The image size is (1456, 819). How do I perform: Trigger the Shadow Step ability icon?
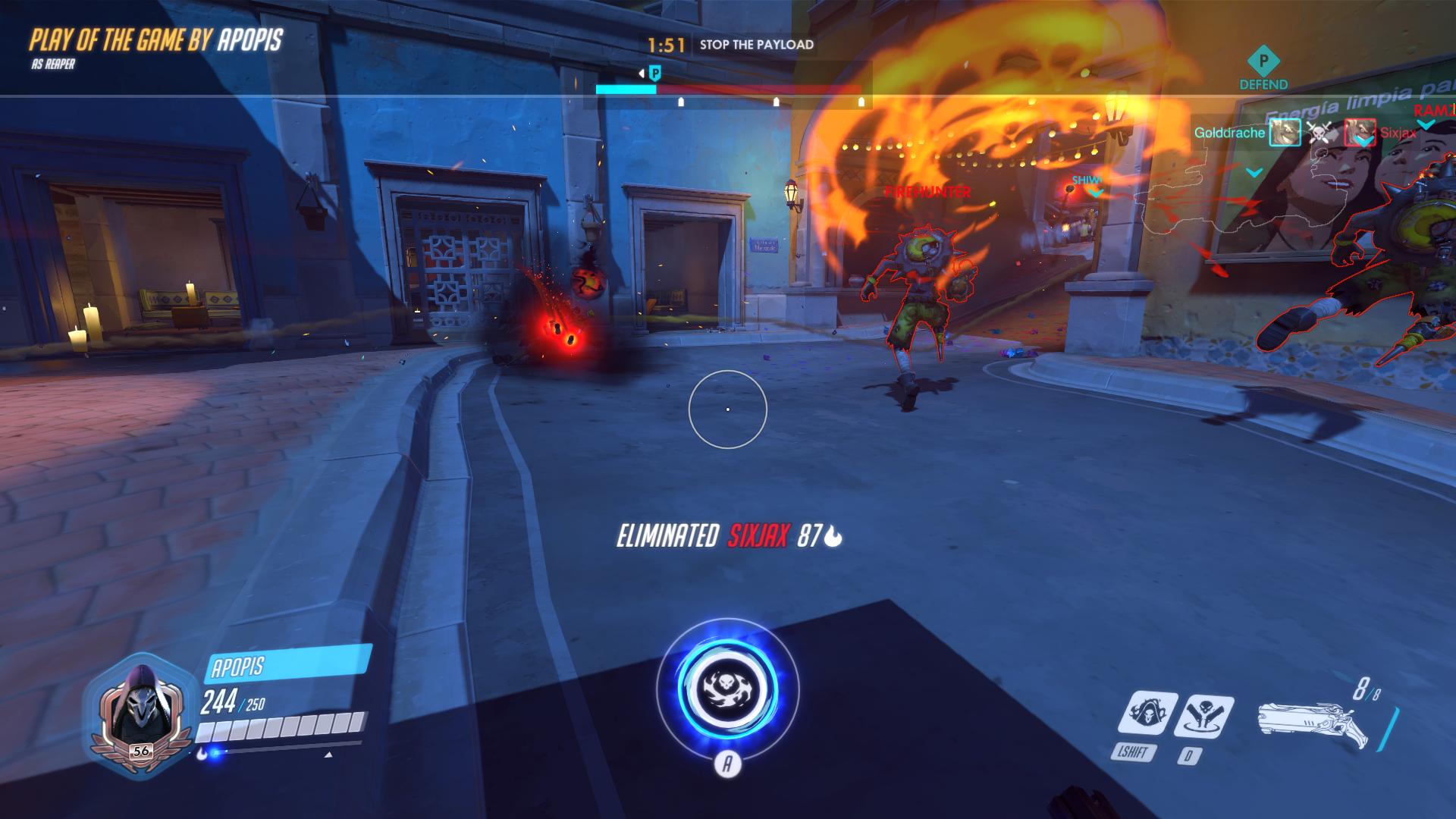point(1203,715)
